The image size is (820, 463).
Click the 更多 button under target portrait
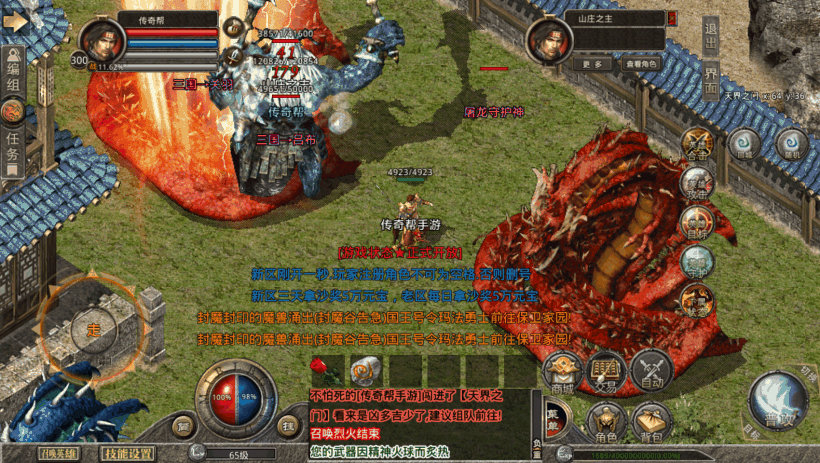(591, 63)
